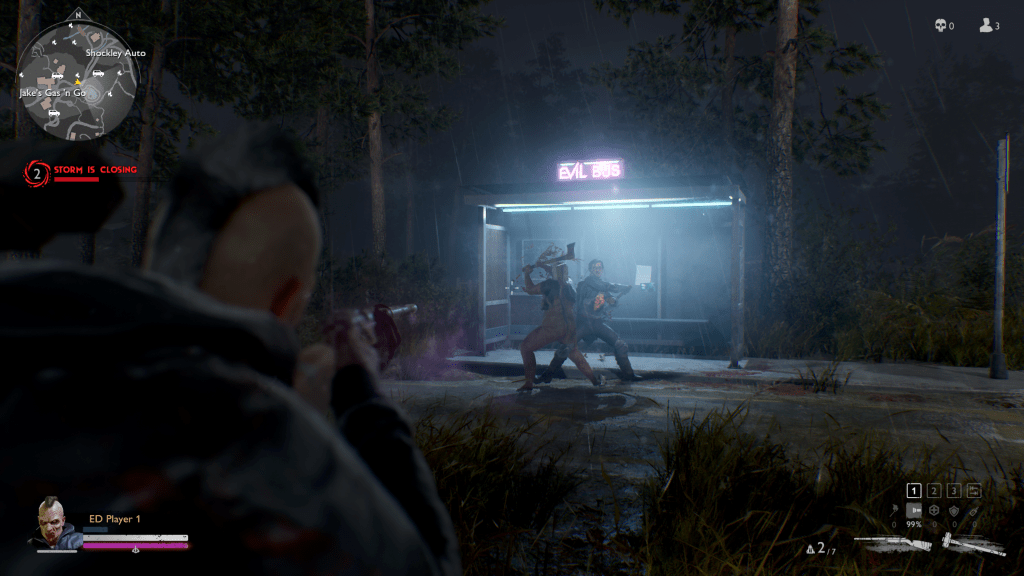This screenshot has height=576, width=1024.
Task: Activate the shield item icon
Action: pyautogui.click(x=954, y=511)
